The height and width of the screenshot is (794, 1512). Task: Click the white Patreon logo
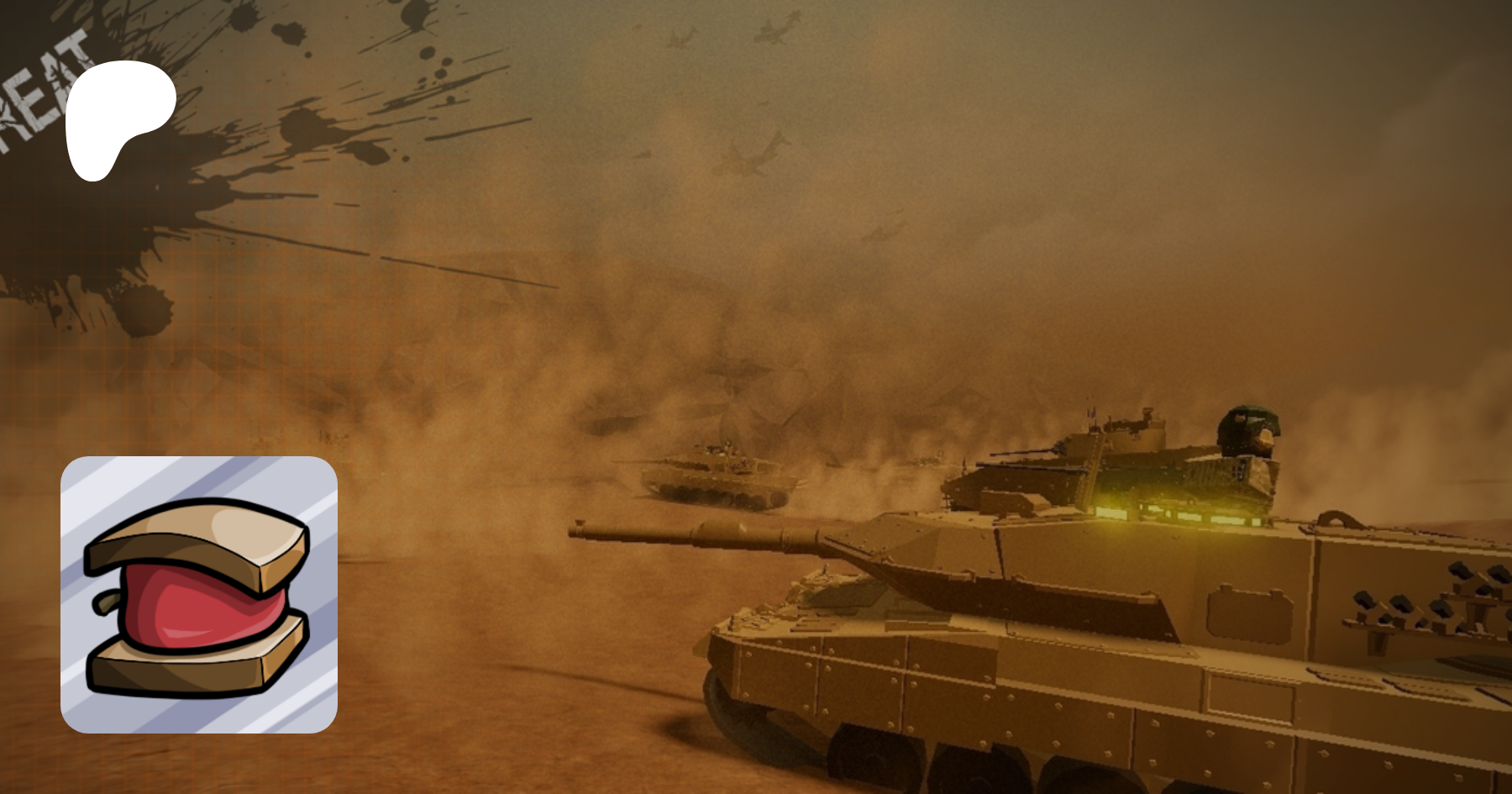click(118, 116)
